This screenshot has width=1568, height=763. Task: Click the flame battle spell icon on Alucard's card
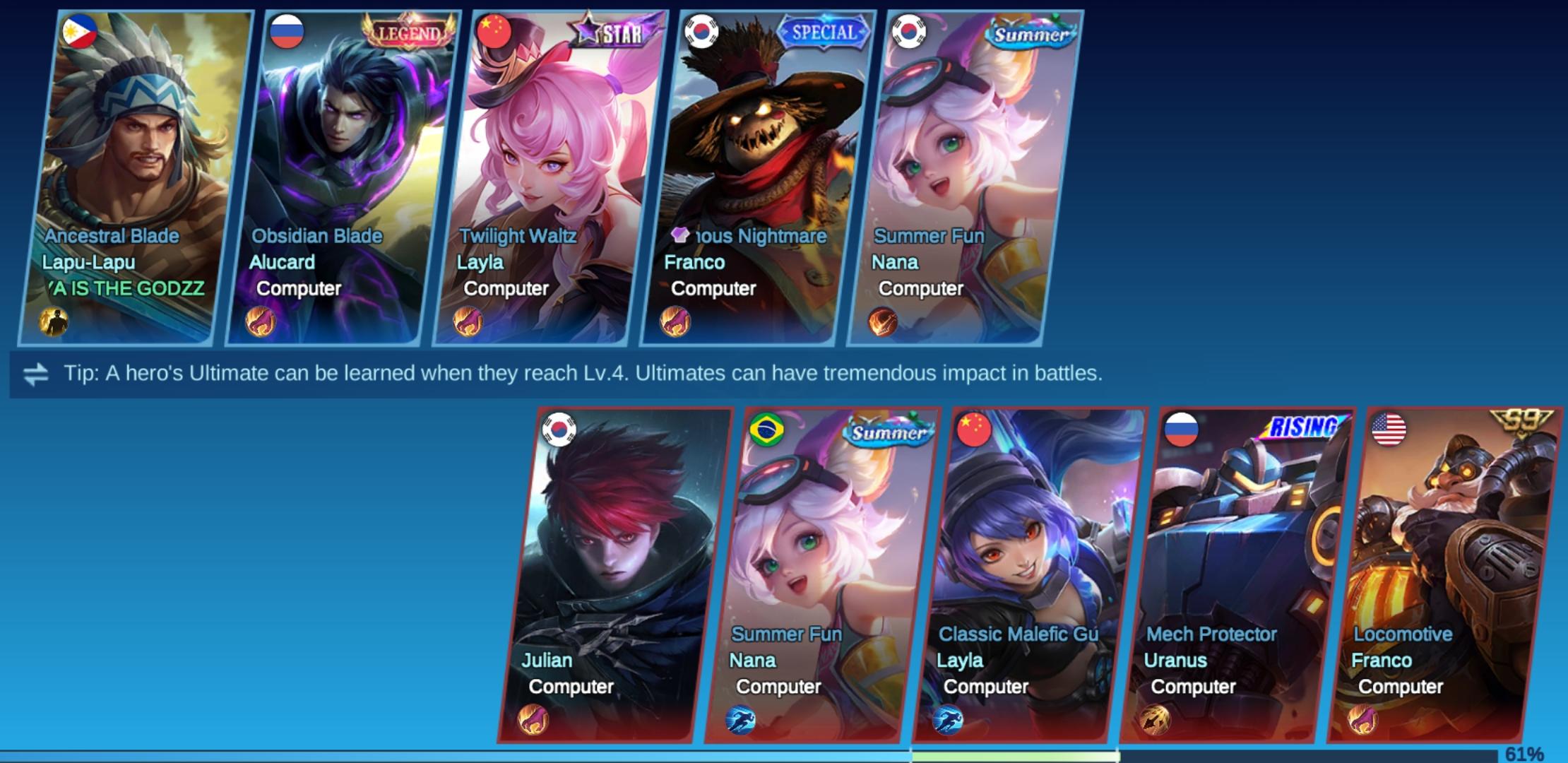click(x=262, y=322)
